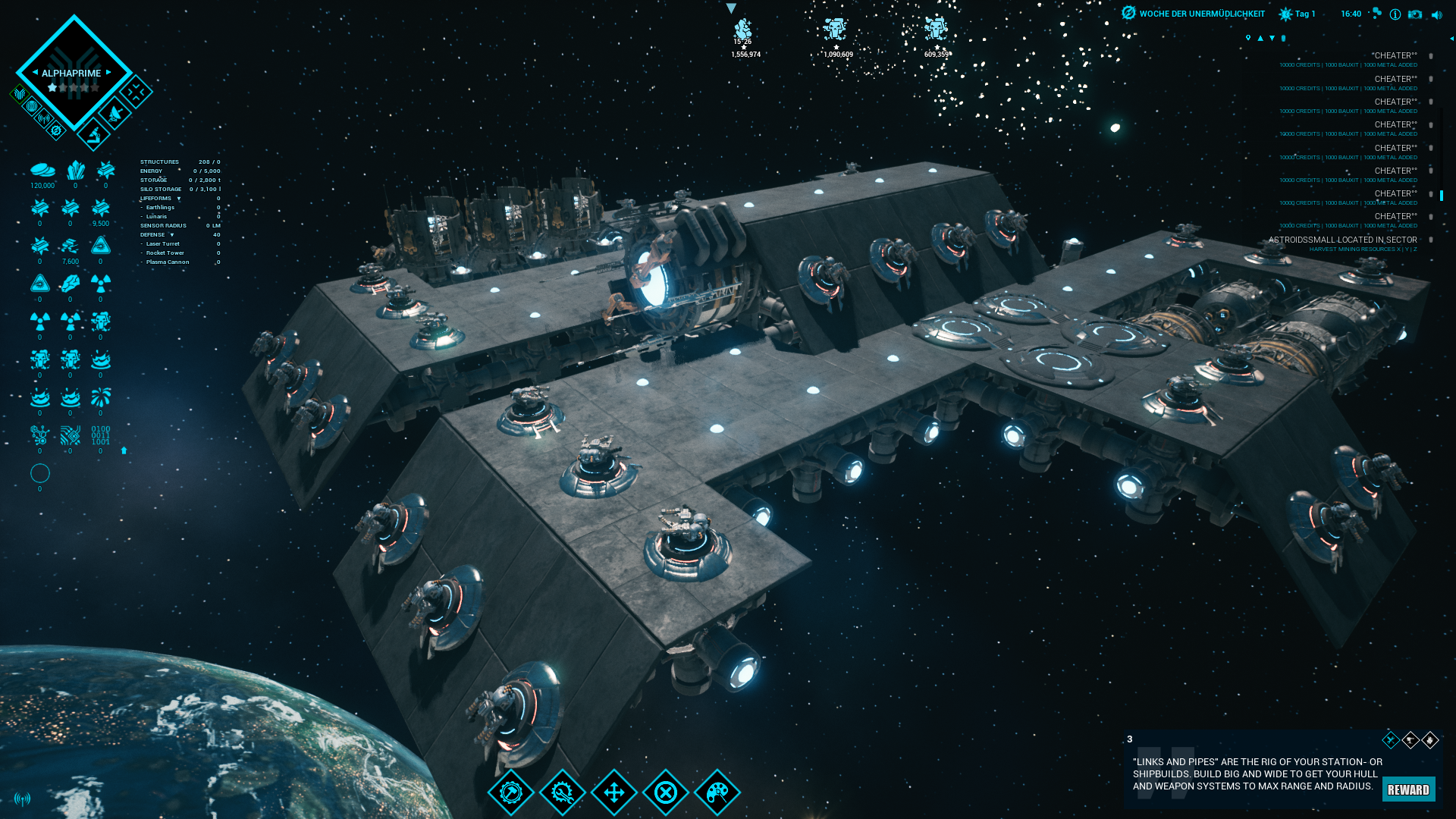Open the hammer build tool

point(511,792)
